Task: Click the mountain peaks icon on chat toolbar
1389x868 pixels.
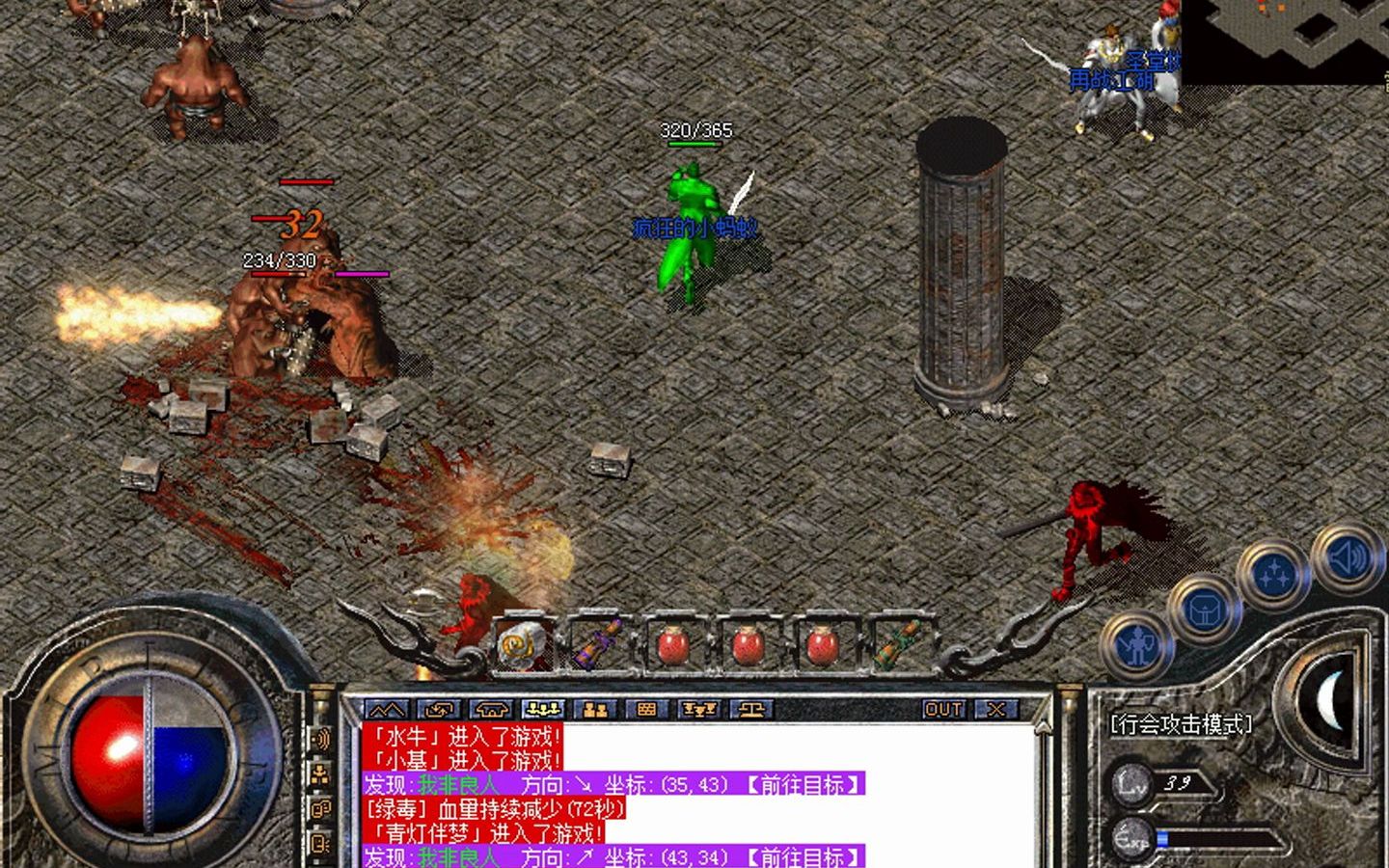Action: click(x=387, y=710)
